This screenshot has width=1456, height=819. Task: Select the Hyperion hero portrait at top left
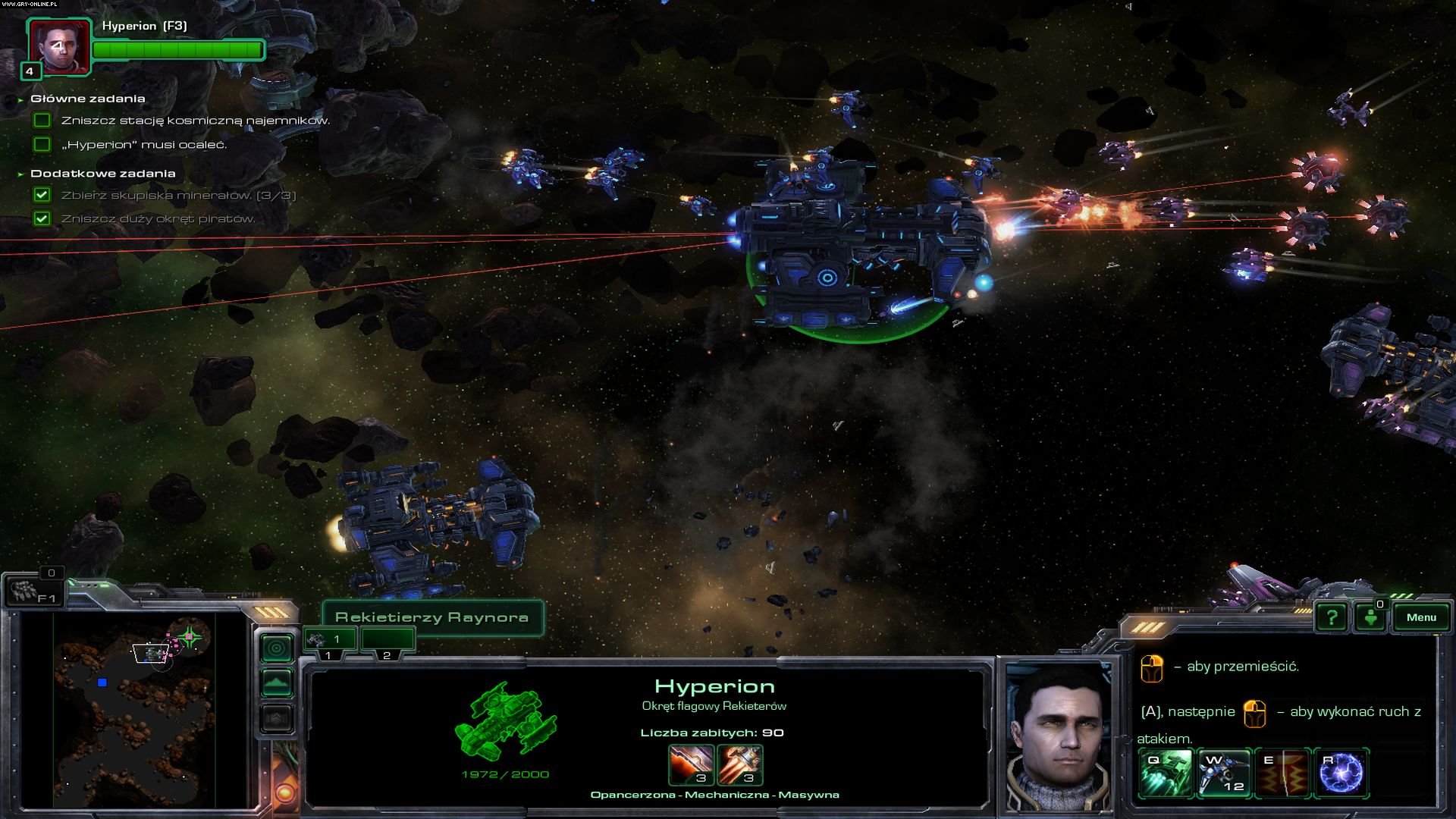point(59,47)
